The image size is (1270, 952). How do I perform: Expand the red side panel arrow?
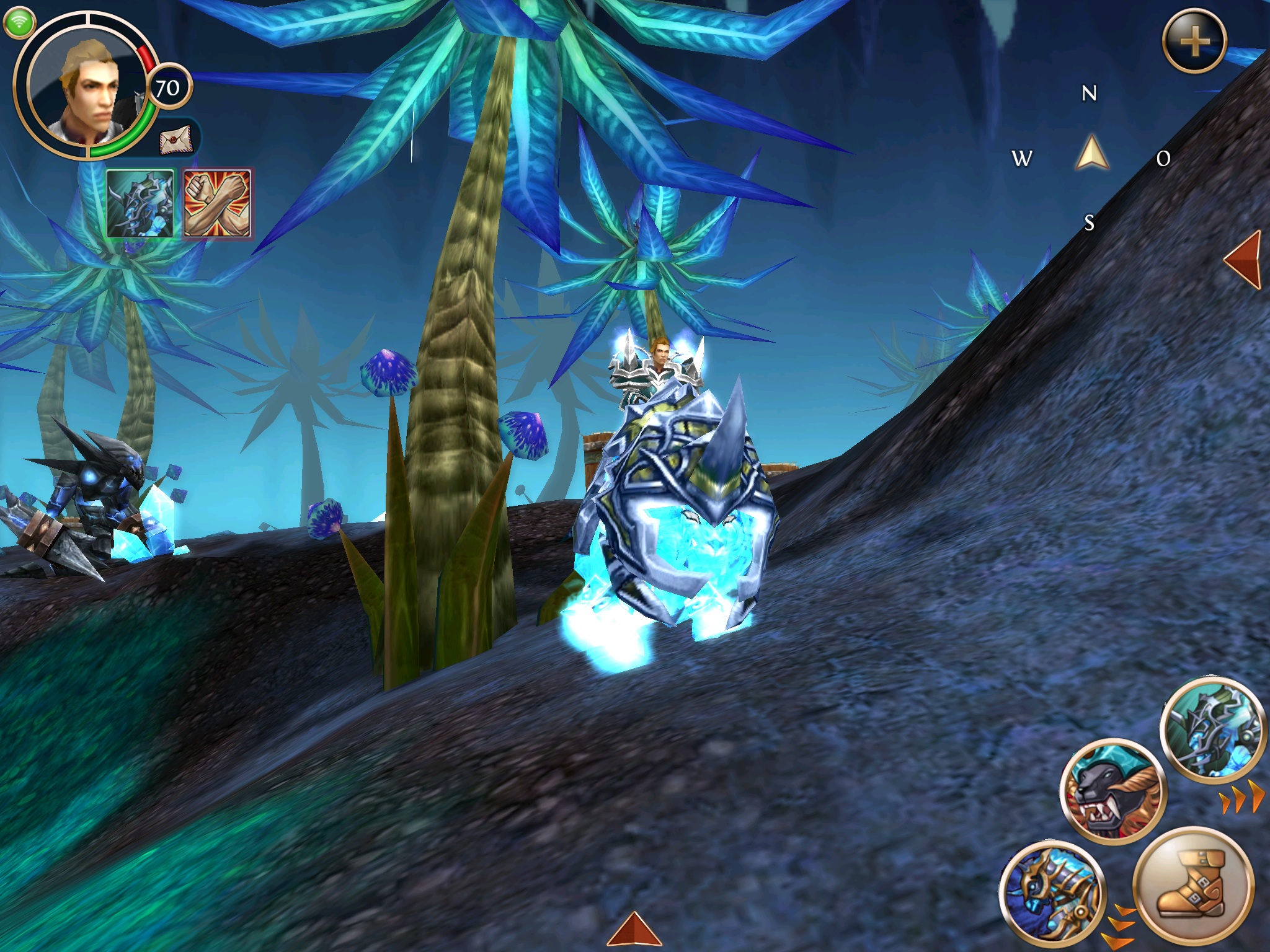1244,259
